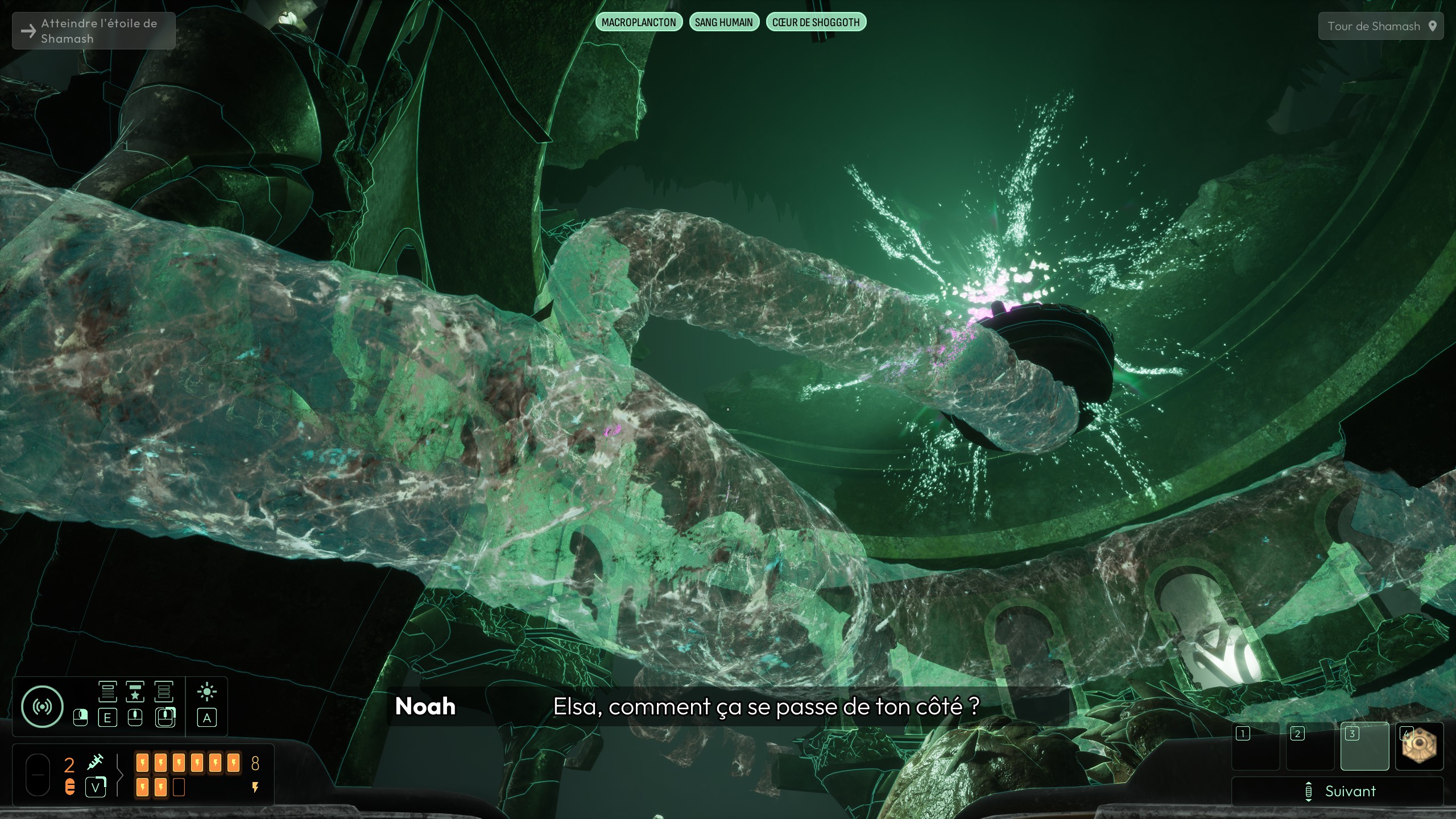This screenshot has width=1456, height=819.
Task: Use the syringe repair icon
Action: point(95,762)
